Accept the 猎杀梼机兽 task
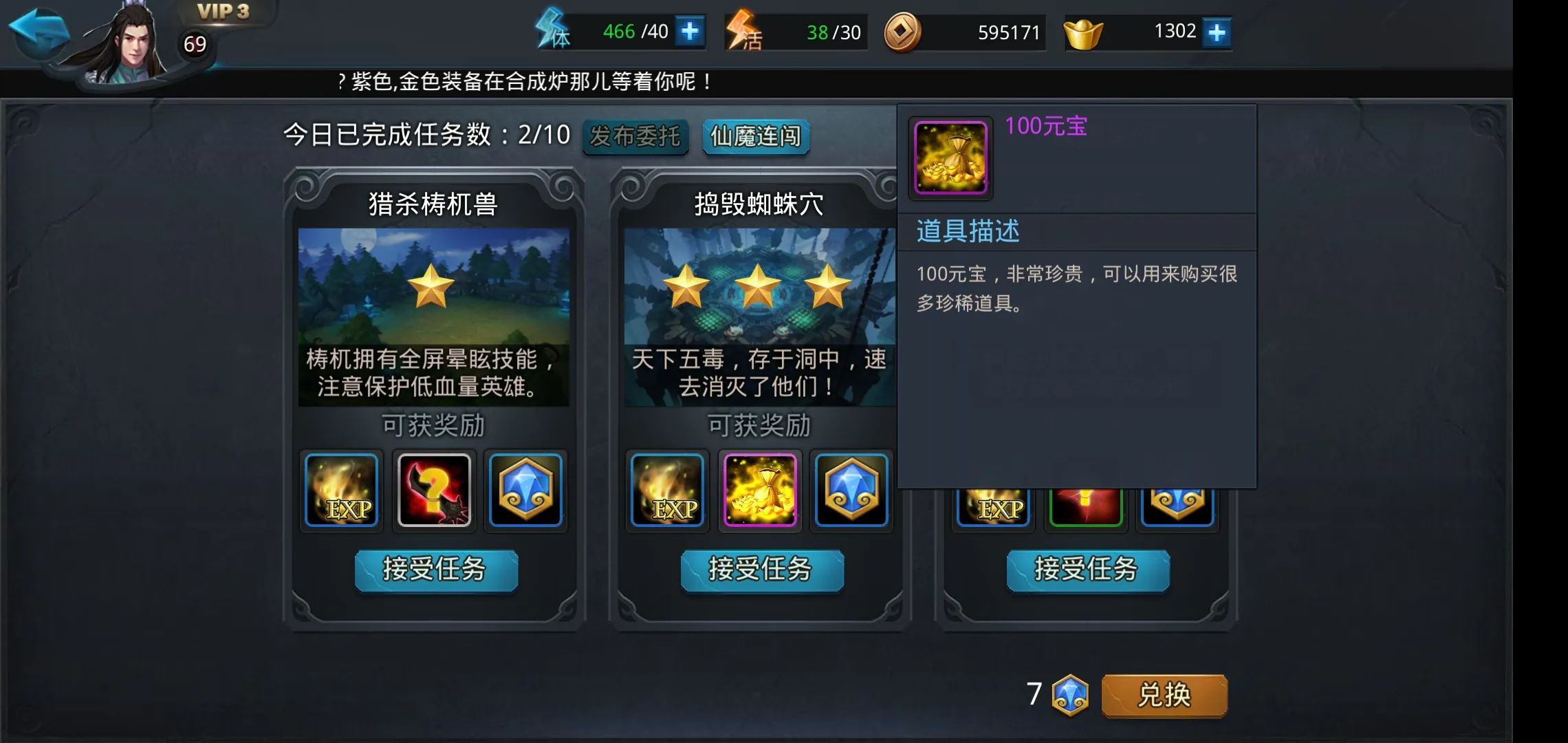The width and height of the screenshot is (1568, 743). click(x=436, y=570)
